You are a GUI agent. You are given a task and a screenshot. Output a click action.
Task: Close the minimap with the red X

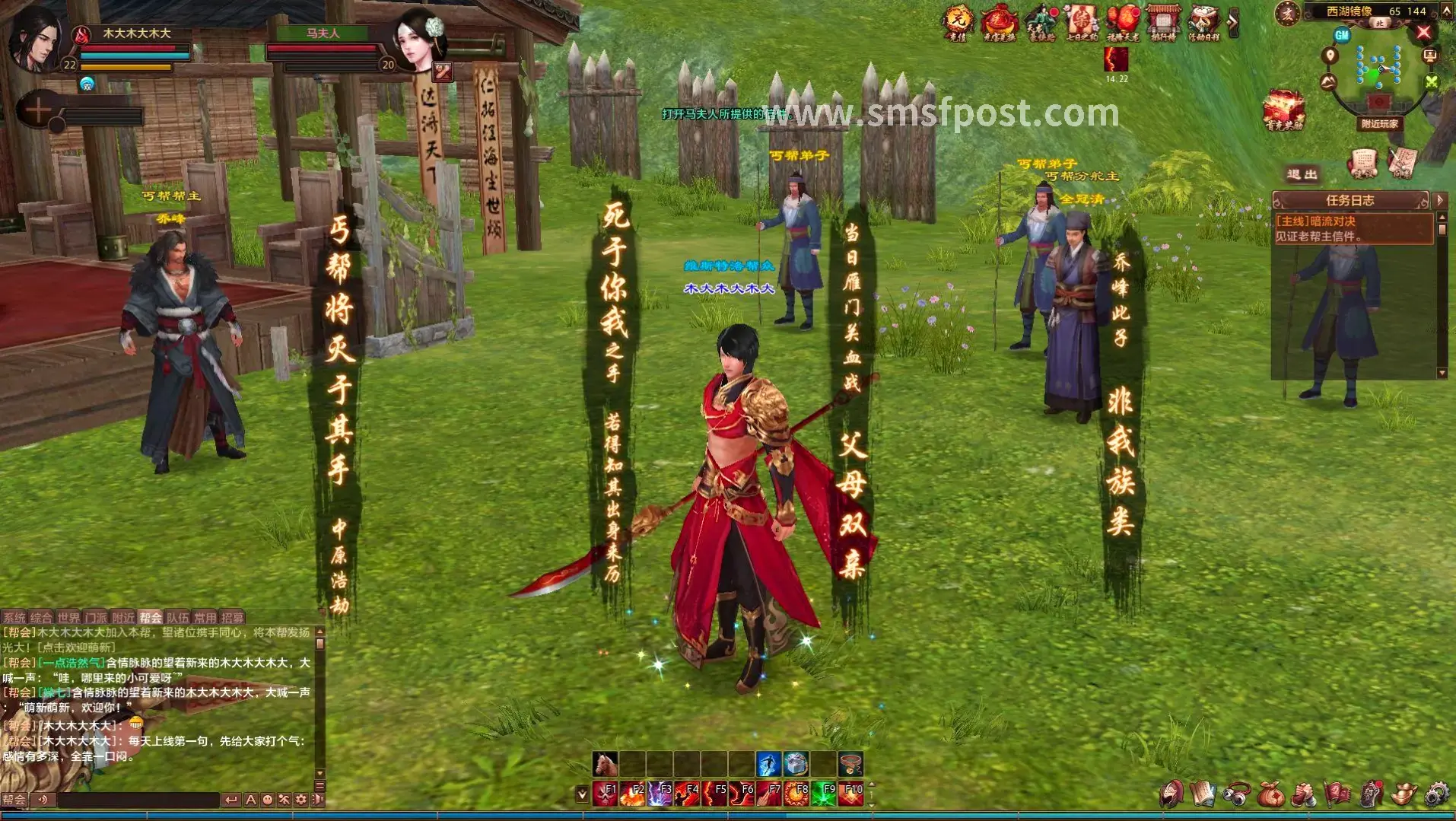[x=1424, y=32]
